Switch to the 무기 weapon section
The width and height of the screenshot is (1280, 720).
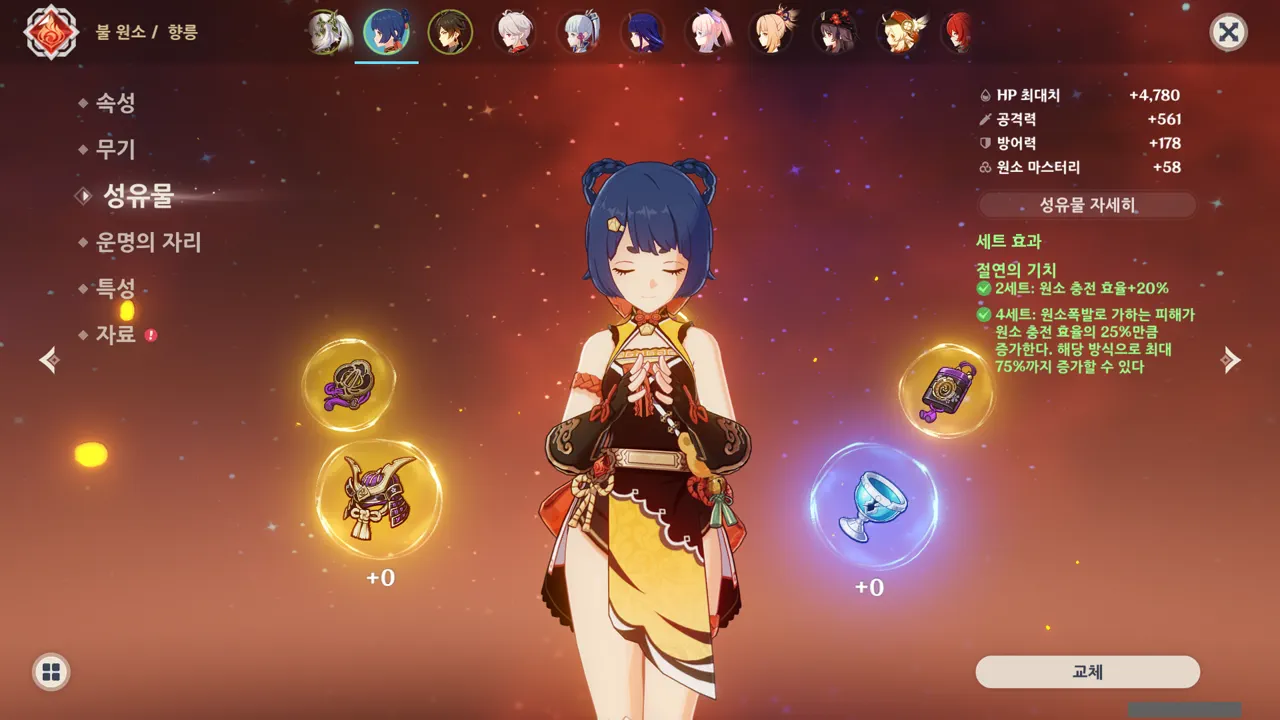click(115, 150)
